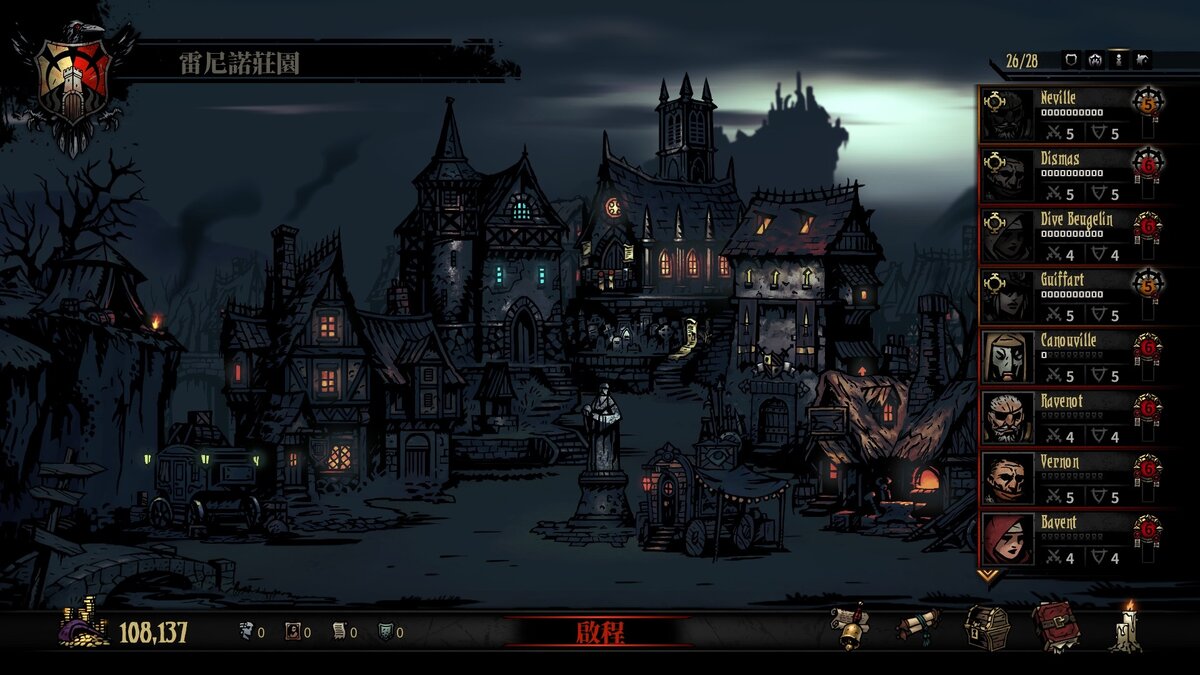Viewport: 1200px width, 675px height.
Task: Click the 啟程 embark button
Action: 600,632
